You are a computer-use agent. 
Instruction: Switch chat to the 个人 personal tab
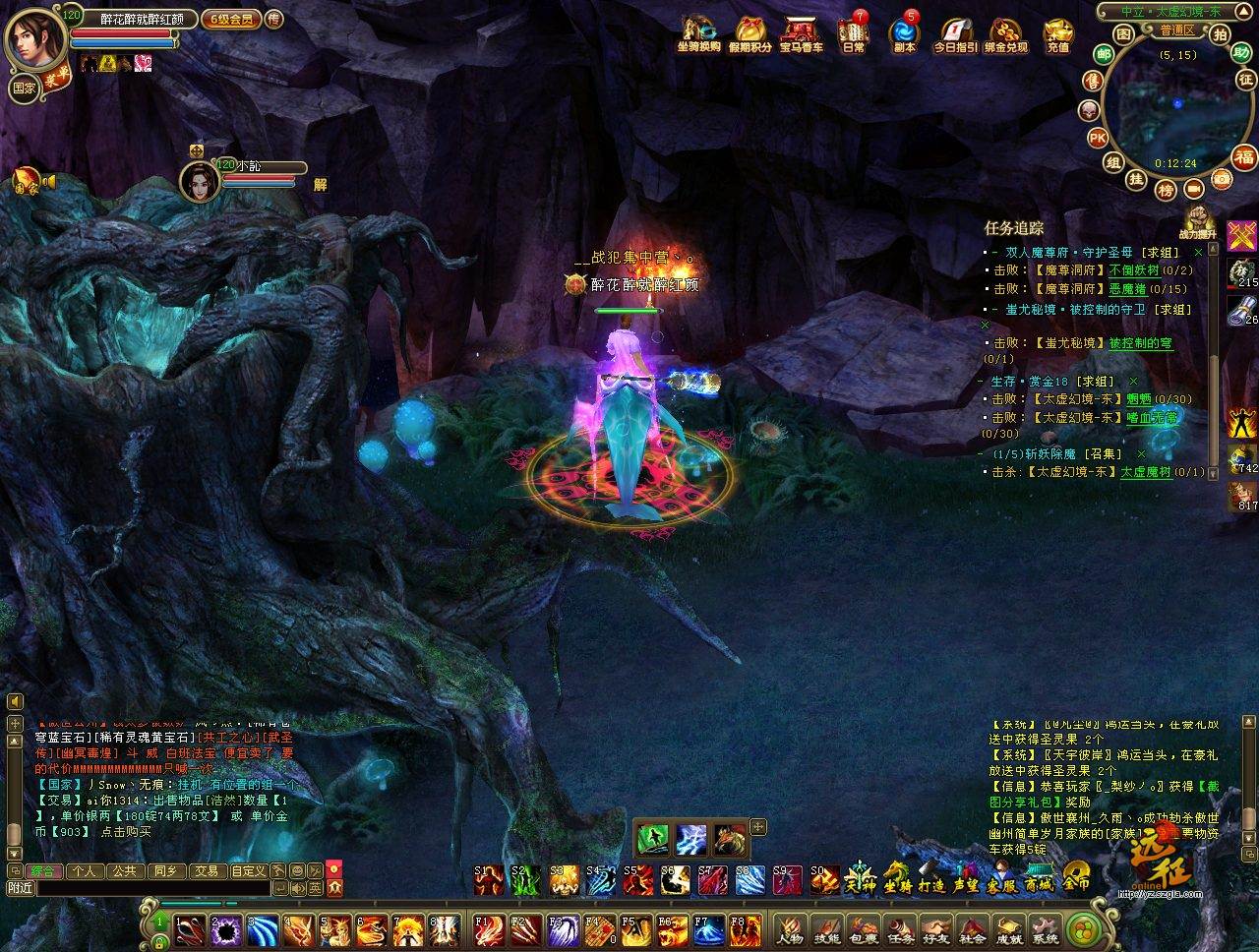tap(85, 870)
